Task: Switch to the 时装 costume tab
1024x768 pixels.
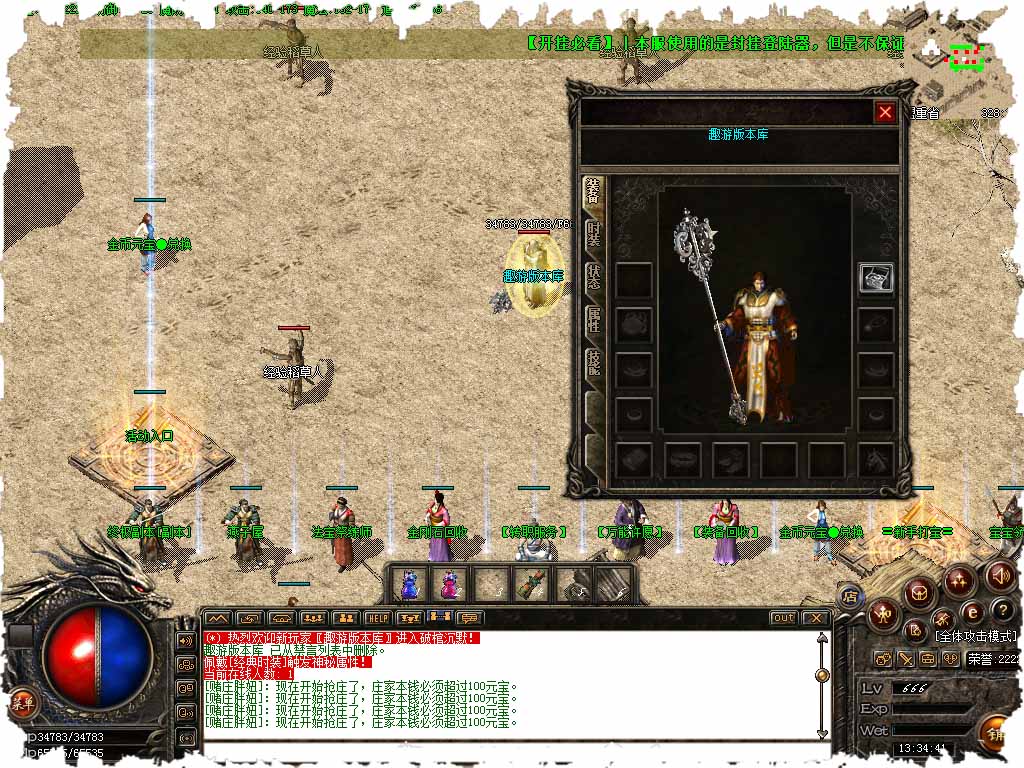Action: pyautogui.click(x=594, y=236)
